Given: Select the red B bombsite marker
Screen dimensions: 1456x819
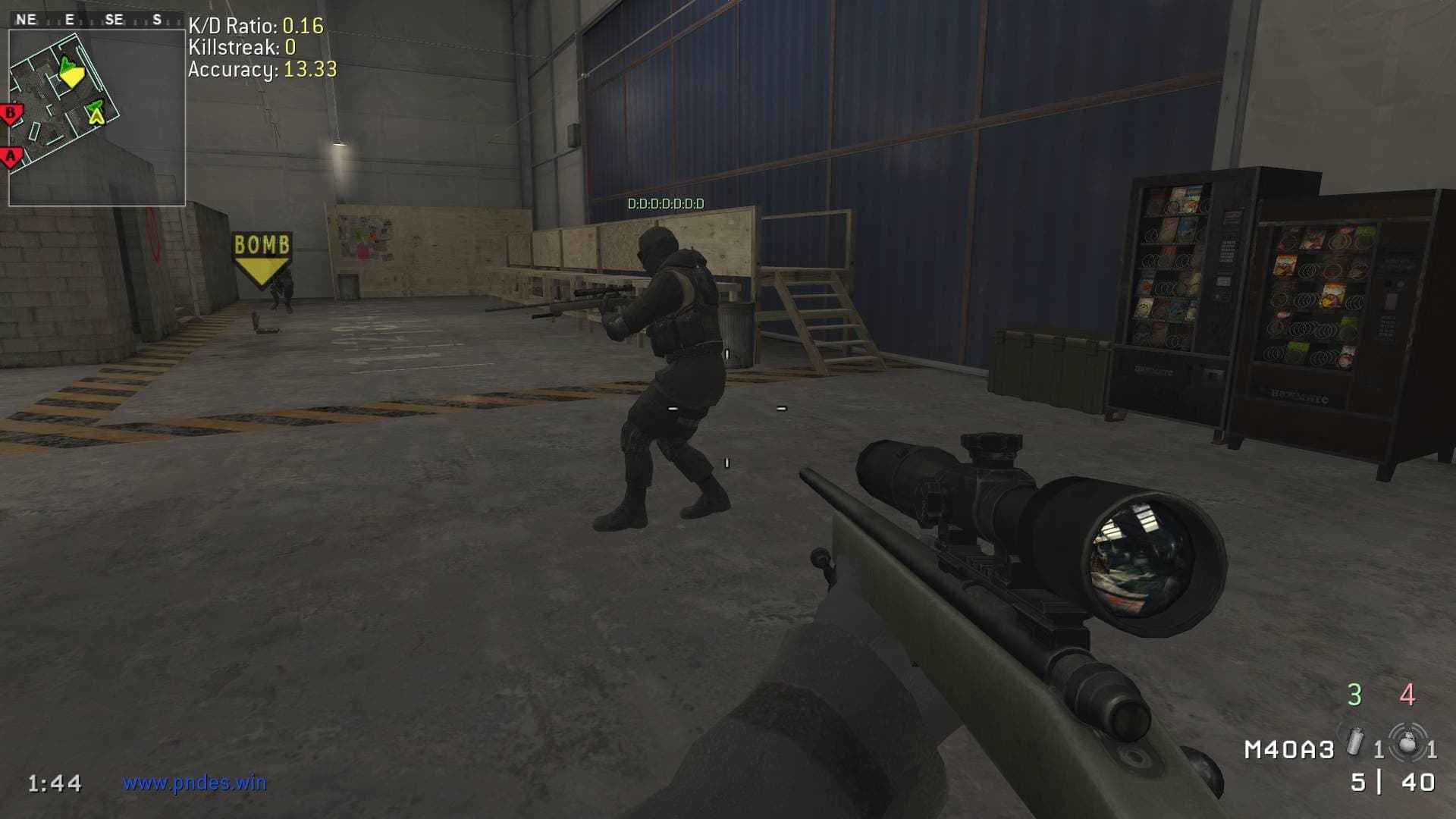Looking at the screenshot, I should click(x=11, y=115).
